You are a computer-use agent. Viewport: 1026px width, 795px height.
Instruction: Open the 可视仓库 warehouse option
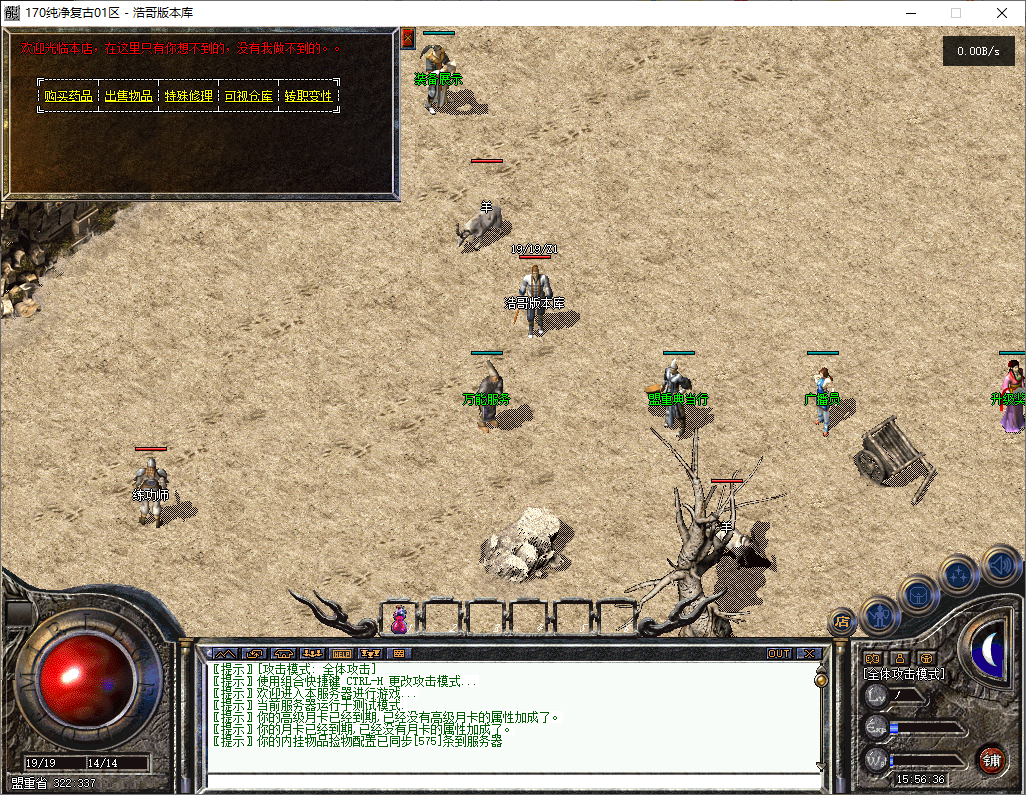[x=248, y=96]
